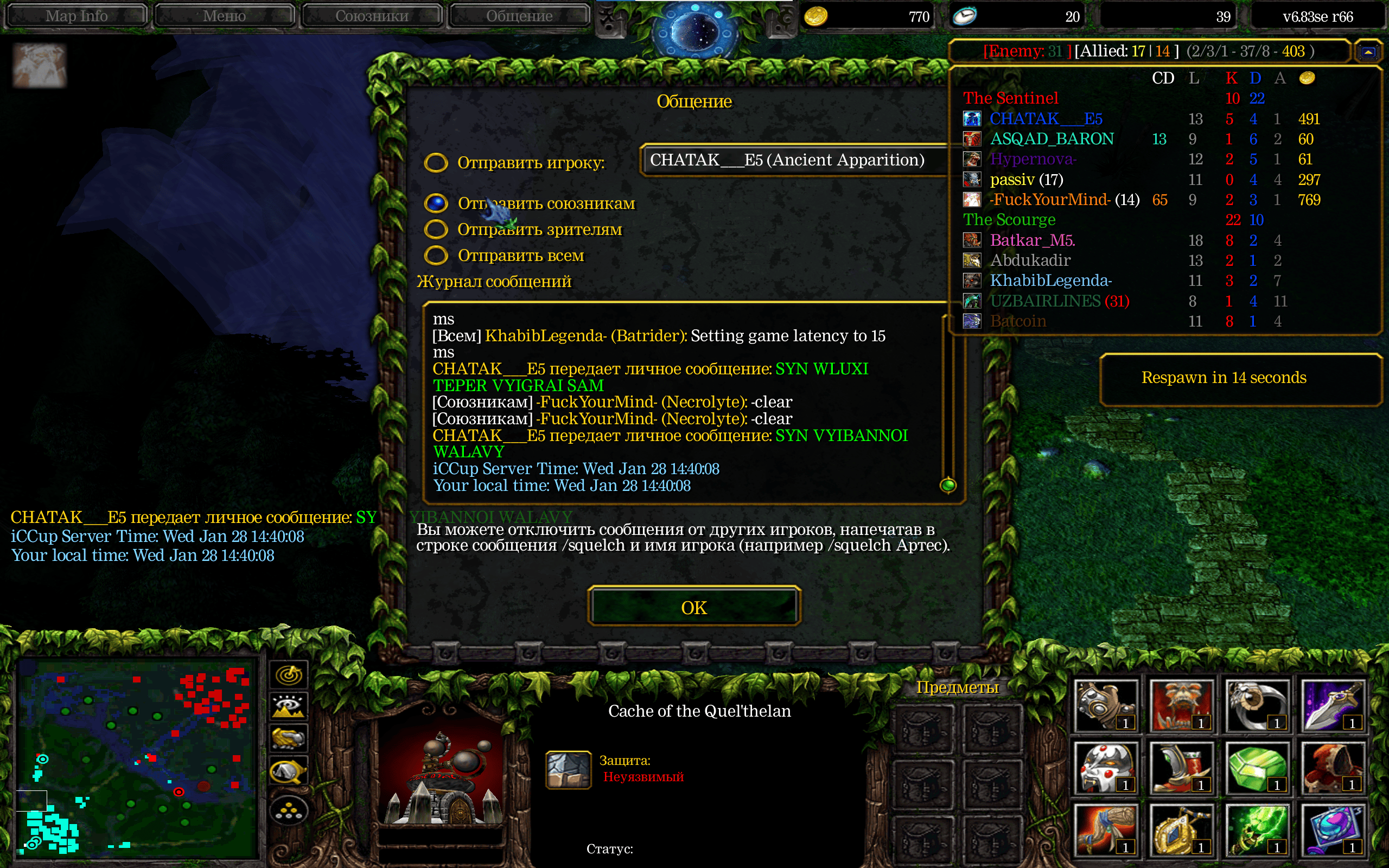
Task: Click the 'Общение' top bar button
Action: pos(519,16)
